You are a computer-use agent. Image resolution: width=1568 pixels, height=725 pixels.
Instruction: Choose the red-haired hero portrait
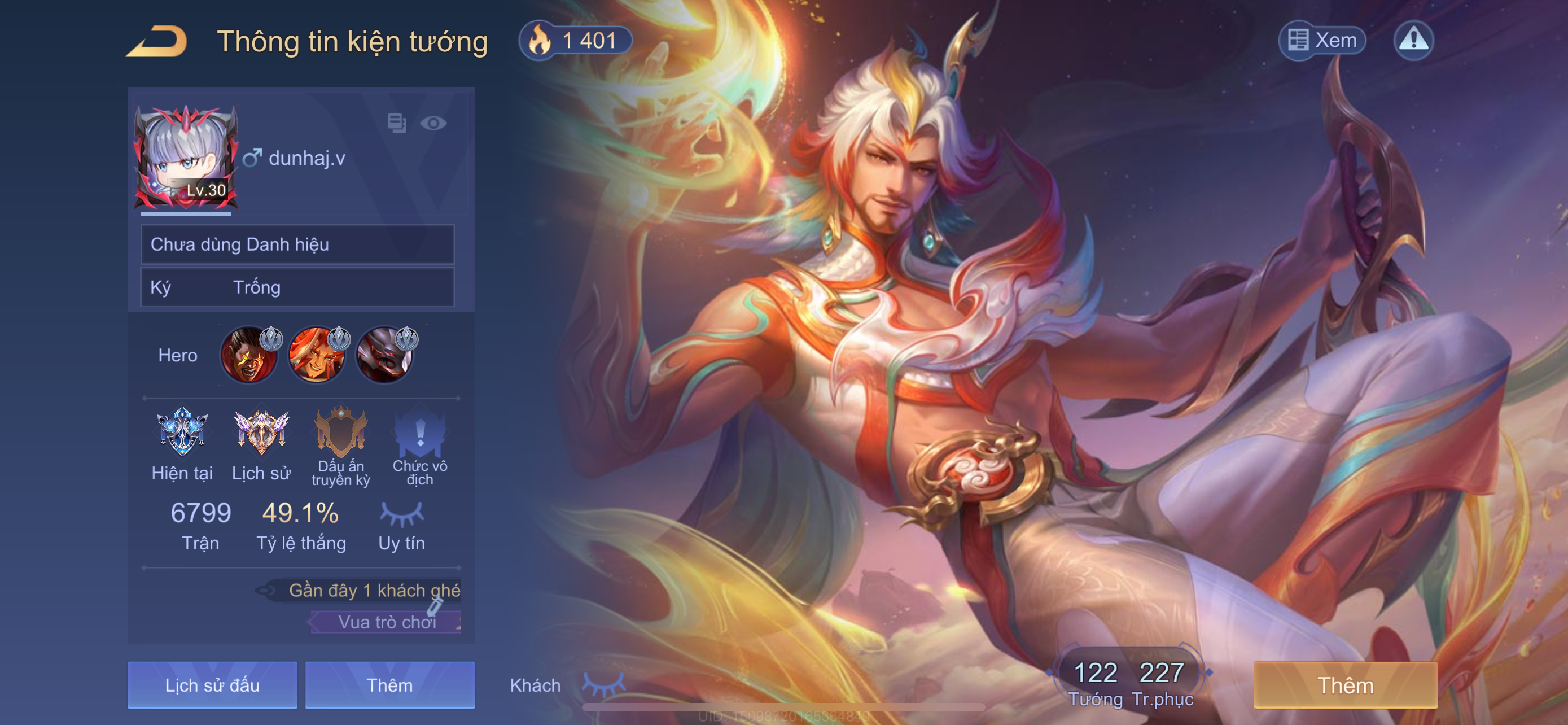pyautogui.click(x=317, y=356)
